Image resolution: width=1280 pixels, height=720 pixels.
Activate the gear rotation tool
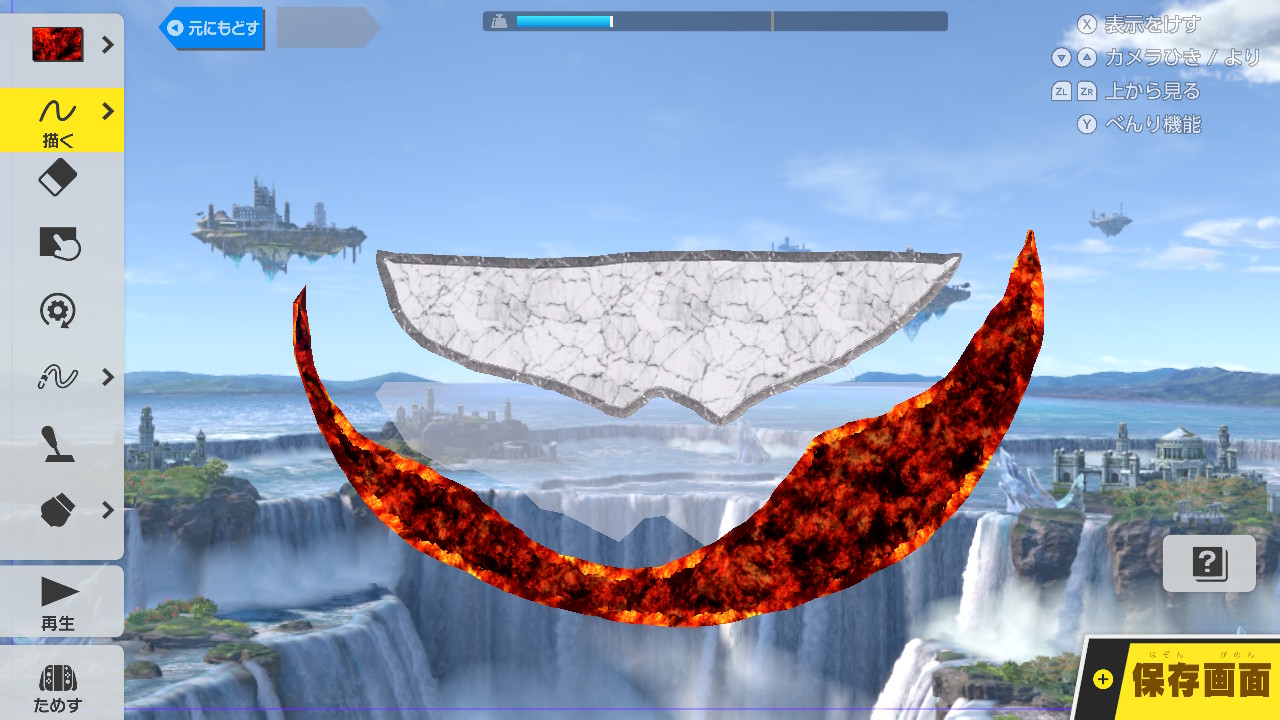pyautogui.click(x=58, y=310)
